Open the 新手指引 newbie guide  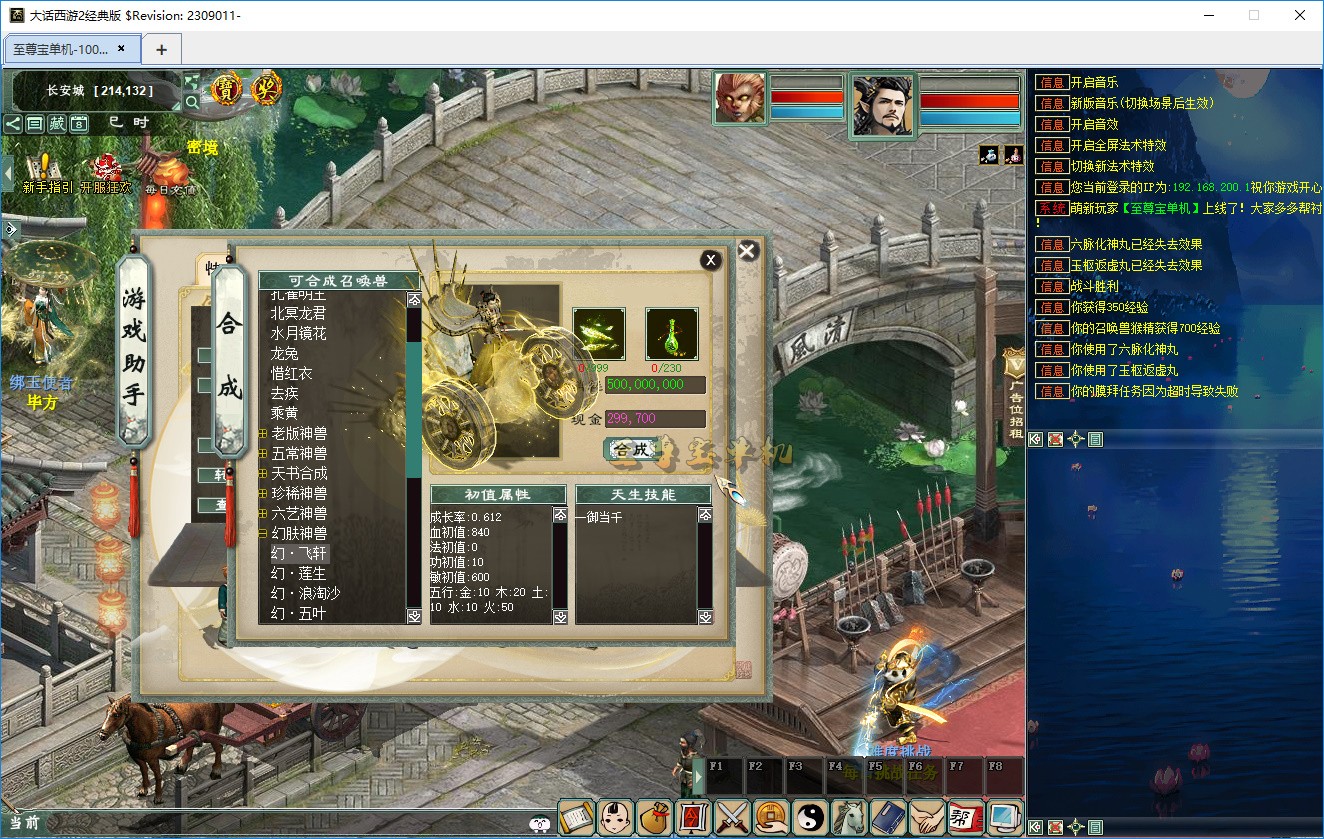click(x=46, y=173)
